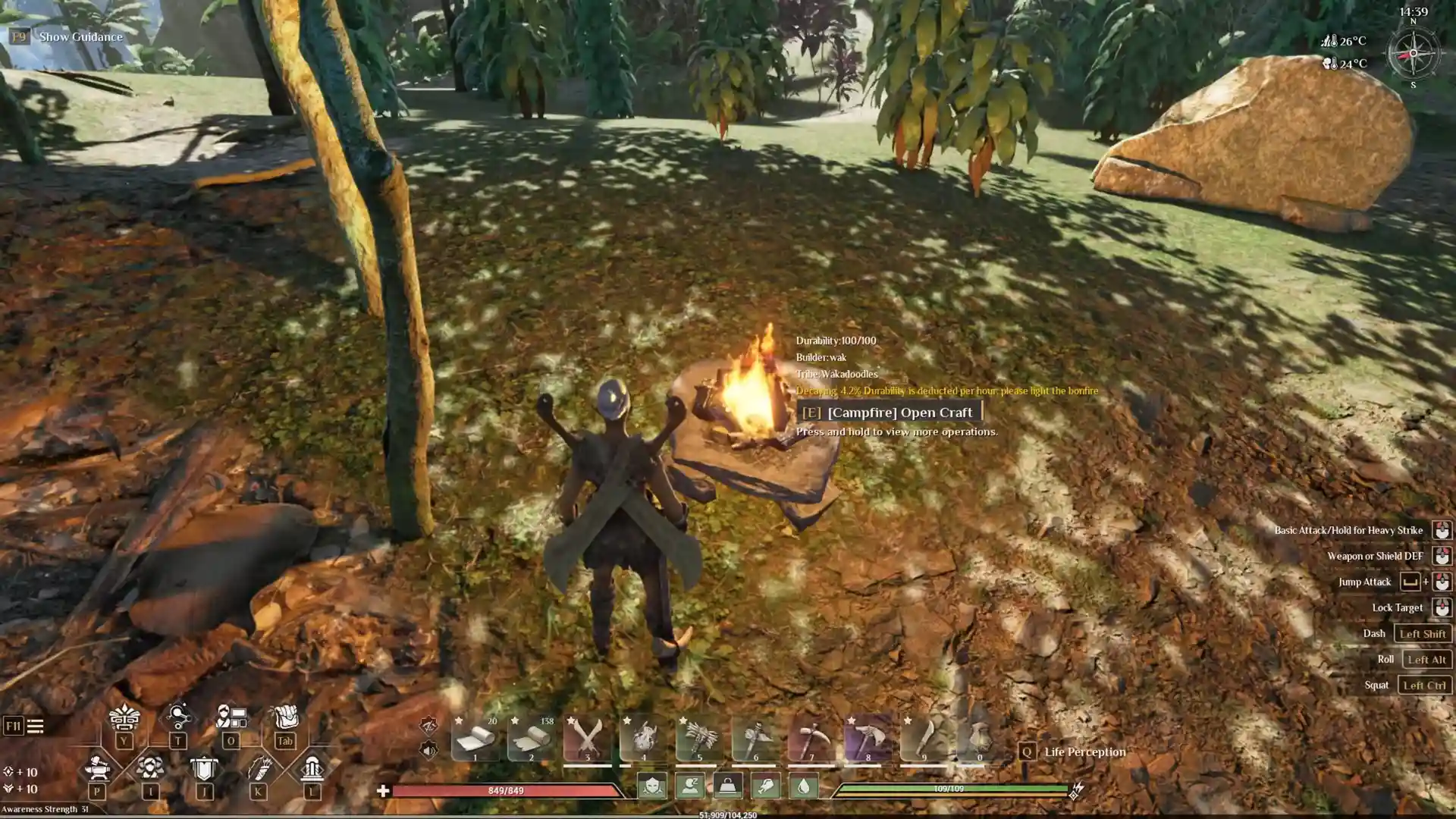Open the tribal mask menu icon
Image resolution: width=1456 pixels, height=819 pixels.
[x=124, y=717]
